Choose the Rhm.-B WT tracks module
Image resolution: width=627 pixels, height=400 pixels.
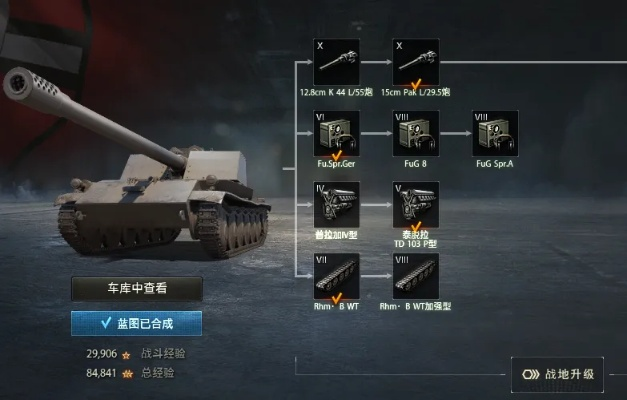[x=336, y=275]
